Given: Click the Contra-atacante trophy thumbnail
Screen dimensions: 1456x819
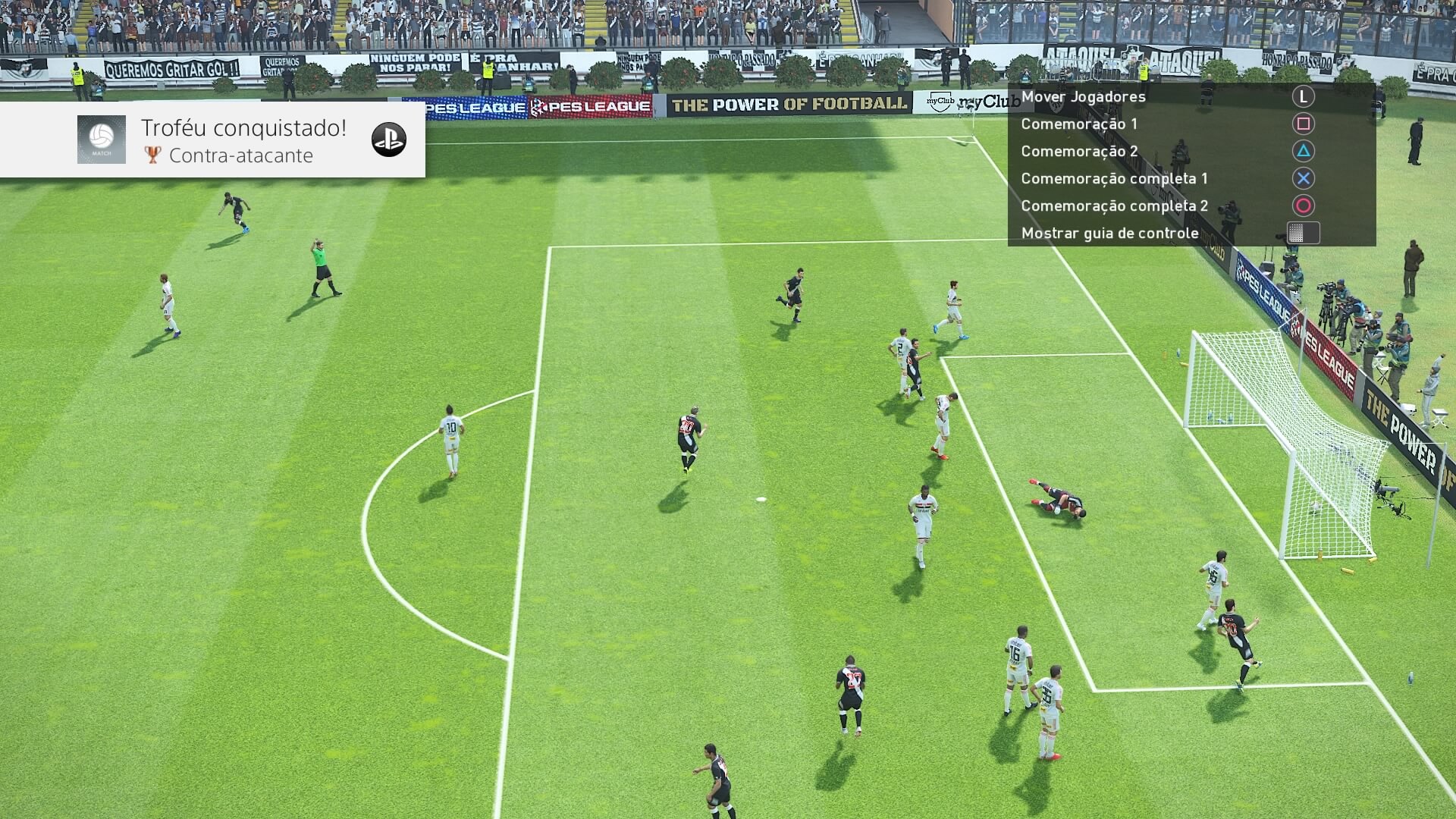Looking at the screenshot, I should [x=102, y=140].
